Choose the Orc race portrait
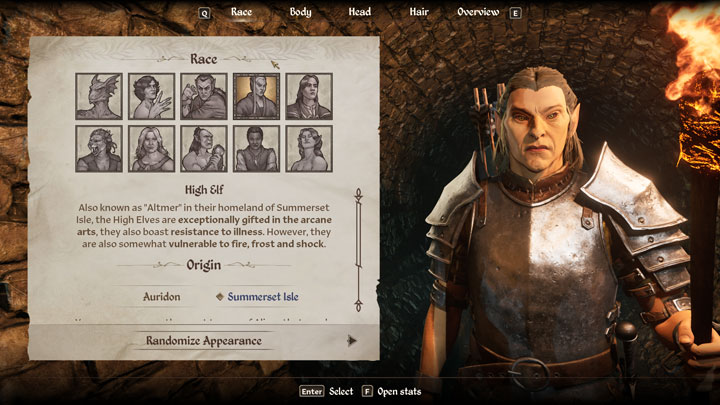This screenshot has height=405, width=720. tap(204, 149)
